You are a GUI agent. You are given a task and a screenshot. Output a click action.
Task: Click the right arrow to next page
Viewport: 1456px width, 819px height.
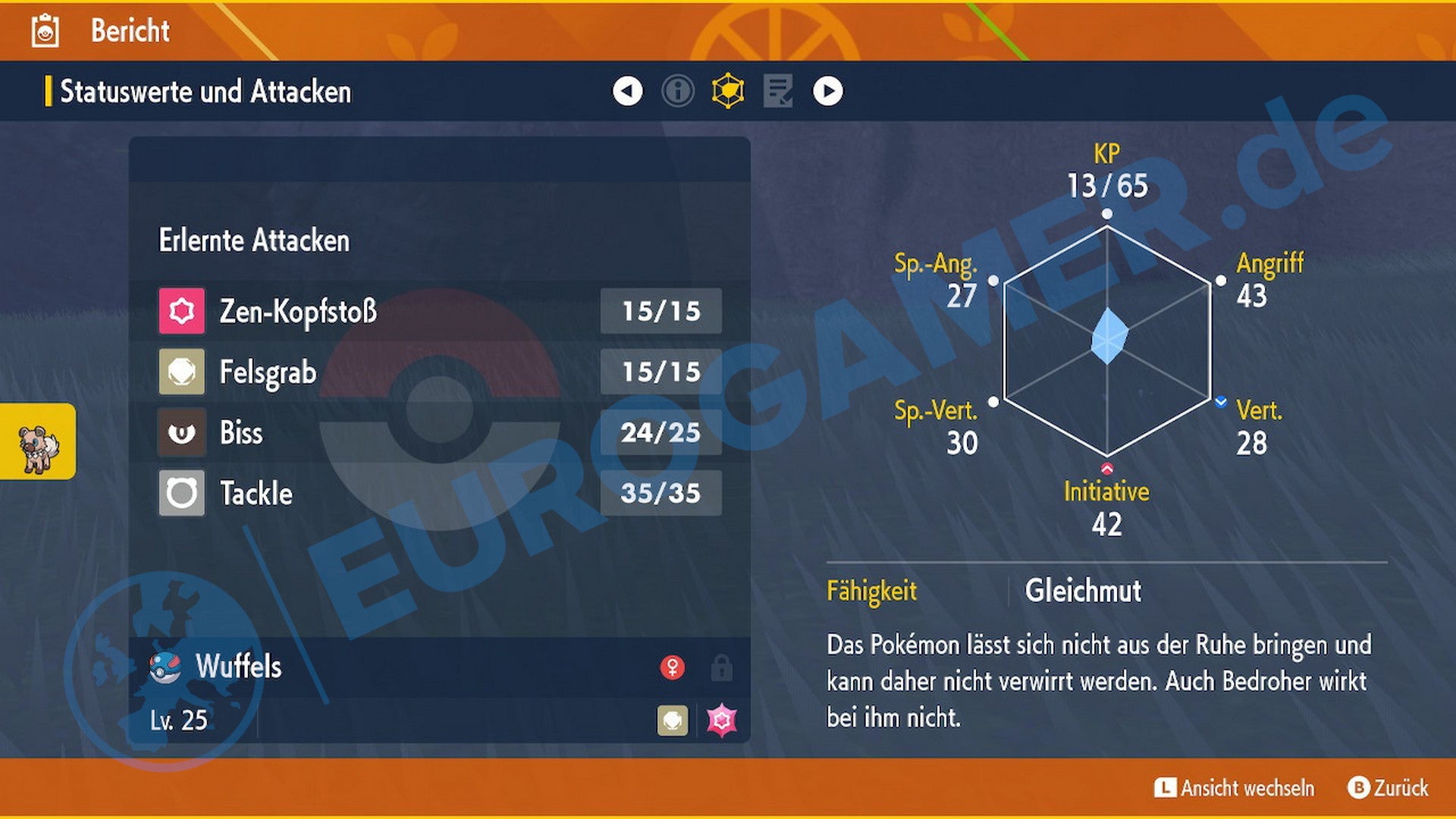coord(827,91)
